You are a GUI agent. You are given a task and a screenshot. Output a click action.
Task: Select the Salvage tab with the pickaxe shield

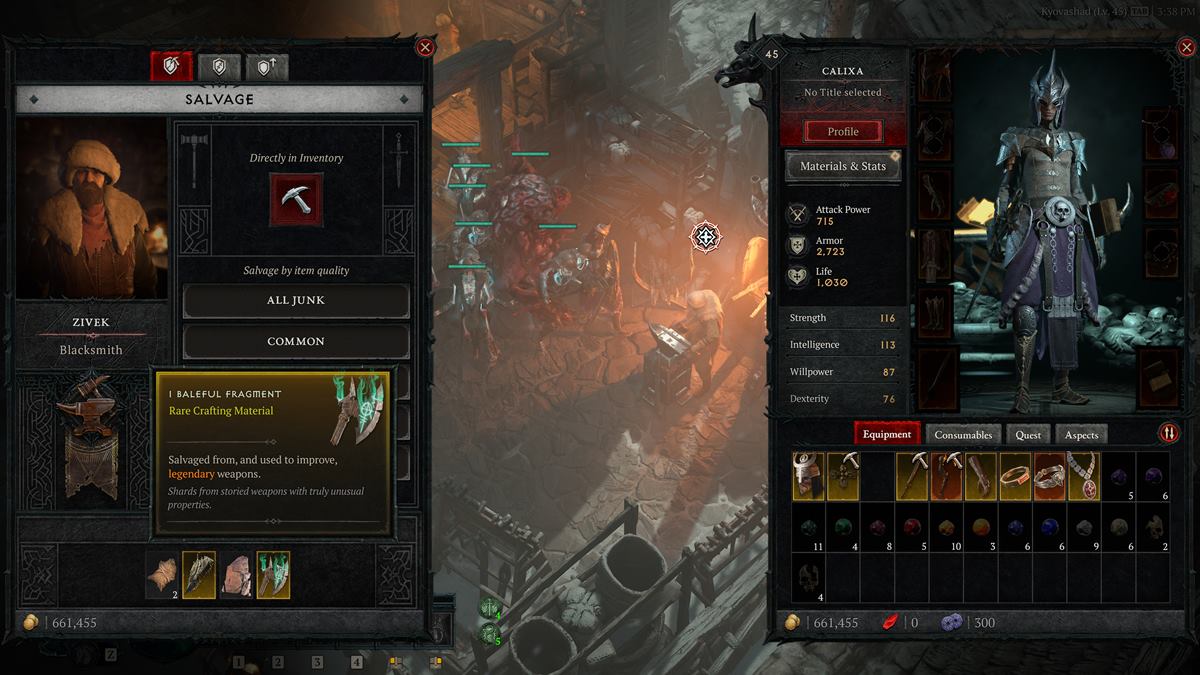171,67
